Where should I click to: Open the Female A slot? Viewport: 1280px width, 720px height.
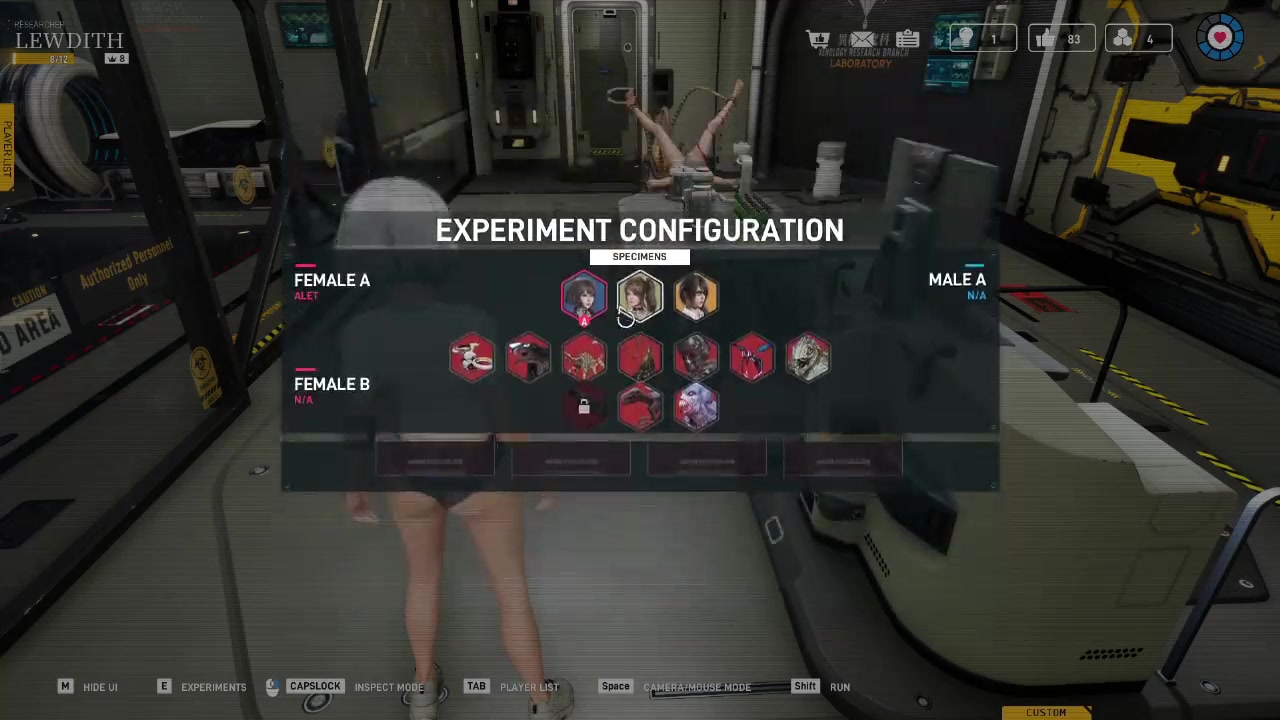point(332,281)
